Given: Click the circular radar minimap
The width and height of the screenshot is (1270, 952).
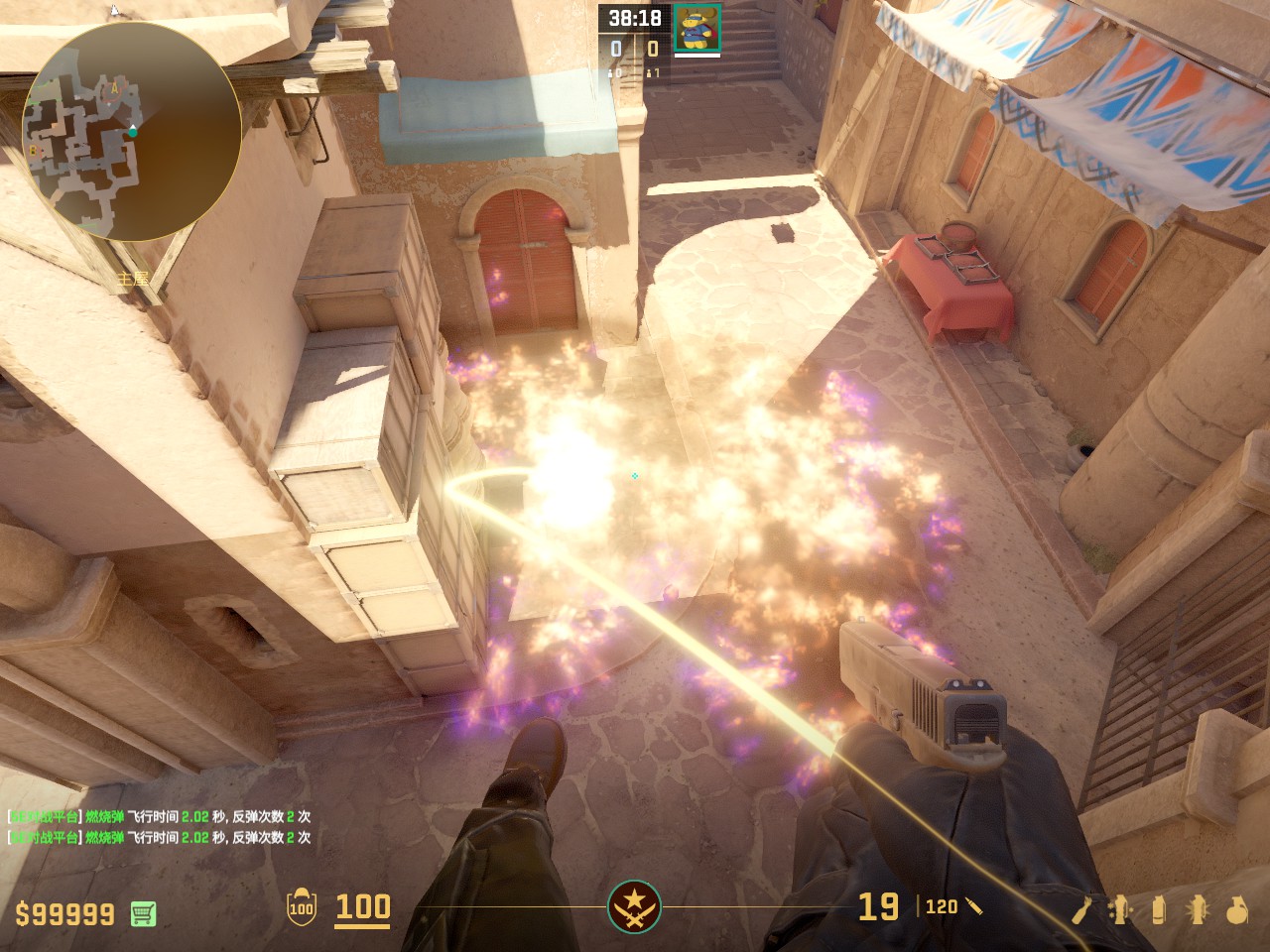Looking at the screenshot, I should (x=131, y=131).
